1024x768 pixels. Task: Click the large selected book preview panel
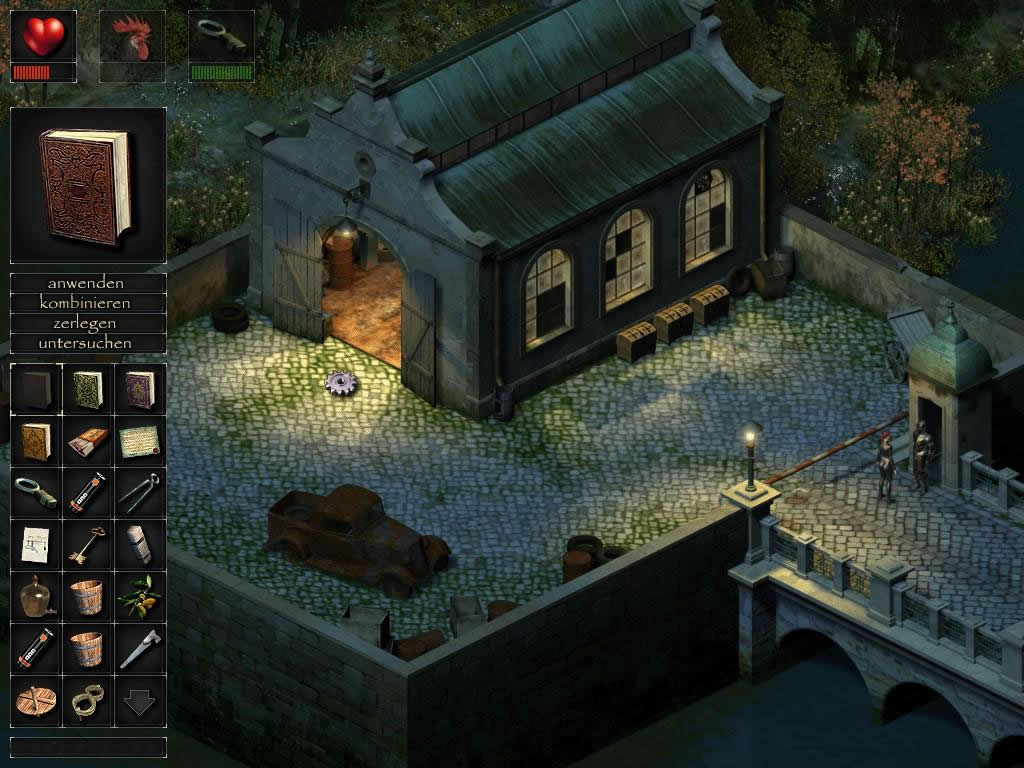[x=88, y=185]
